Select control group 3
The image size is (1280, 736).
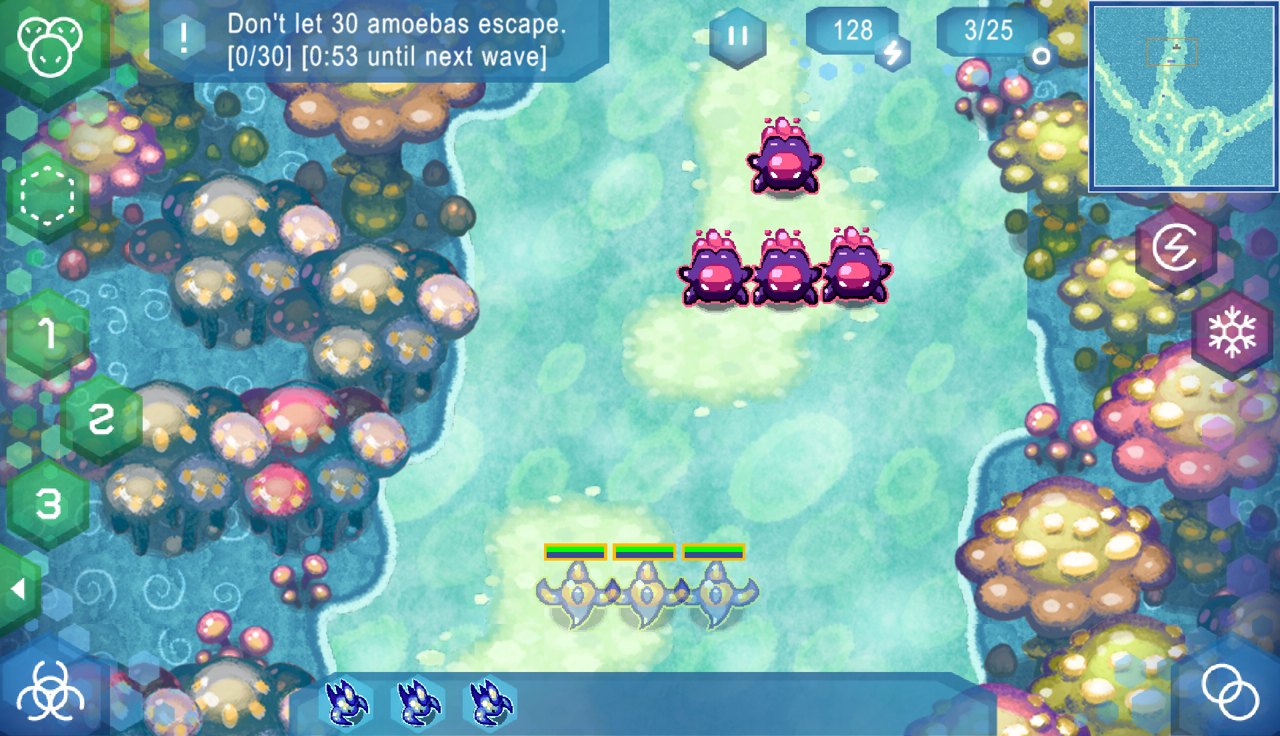[x=47, y=503]
